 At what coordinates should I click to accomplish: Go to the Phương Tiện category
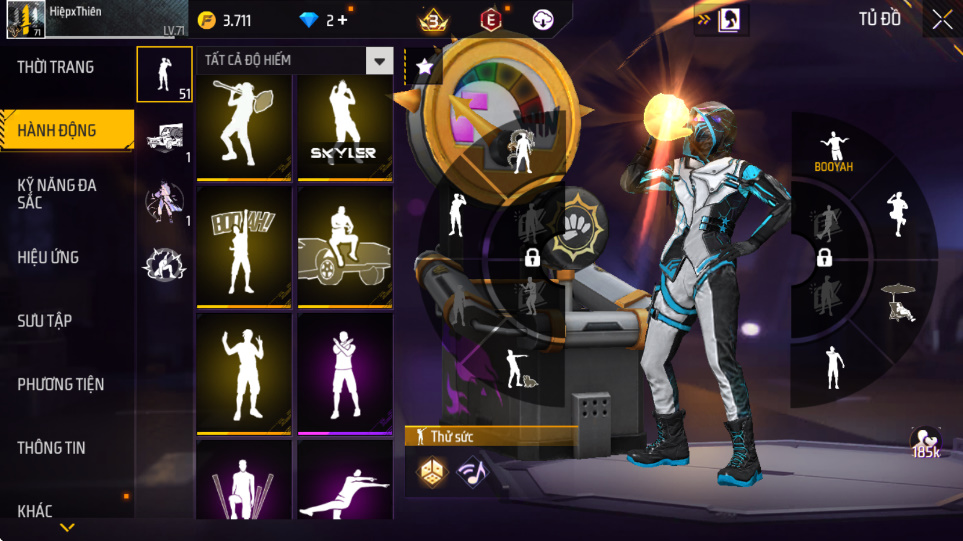coord(61,384)
